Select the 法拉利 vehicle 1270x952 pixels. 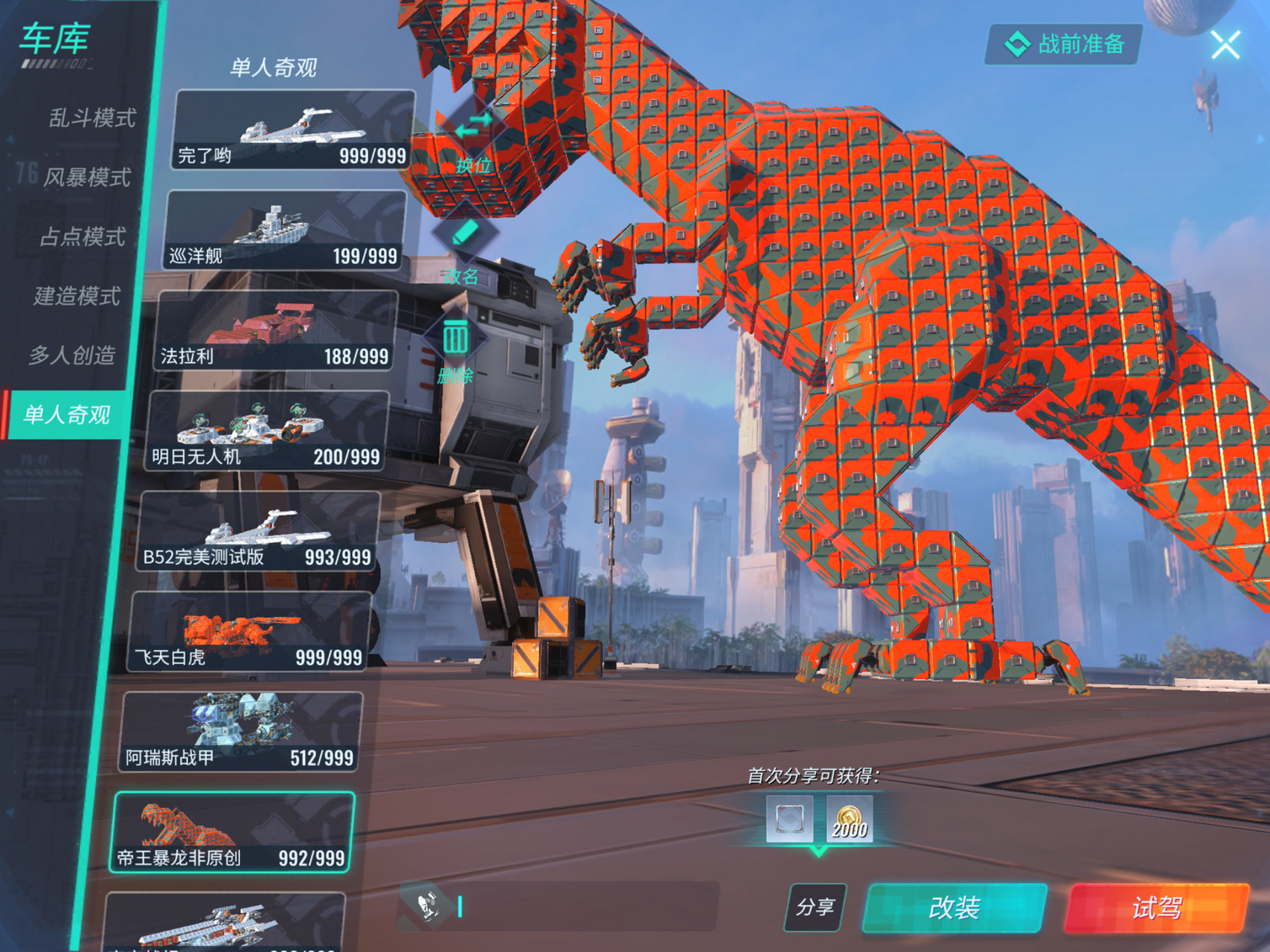point(276,331)
